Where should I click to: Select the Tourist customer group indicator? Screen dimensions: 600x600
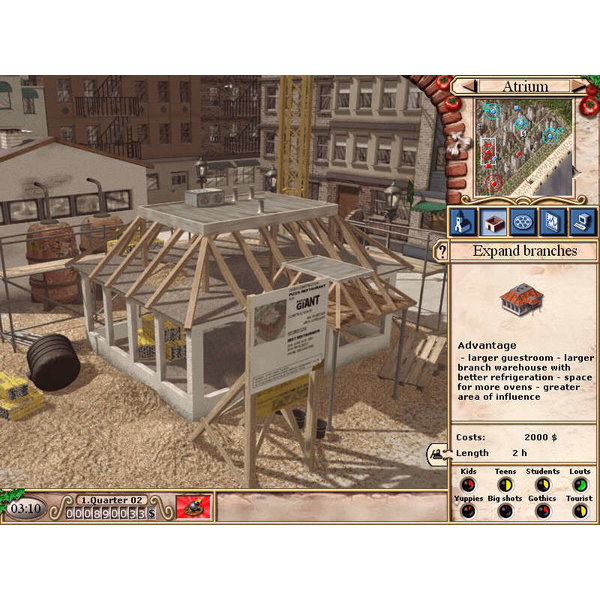(x=579, y=511)
